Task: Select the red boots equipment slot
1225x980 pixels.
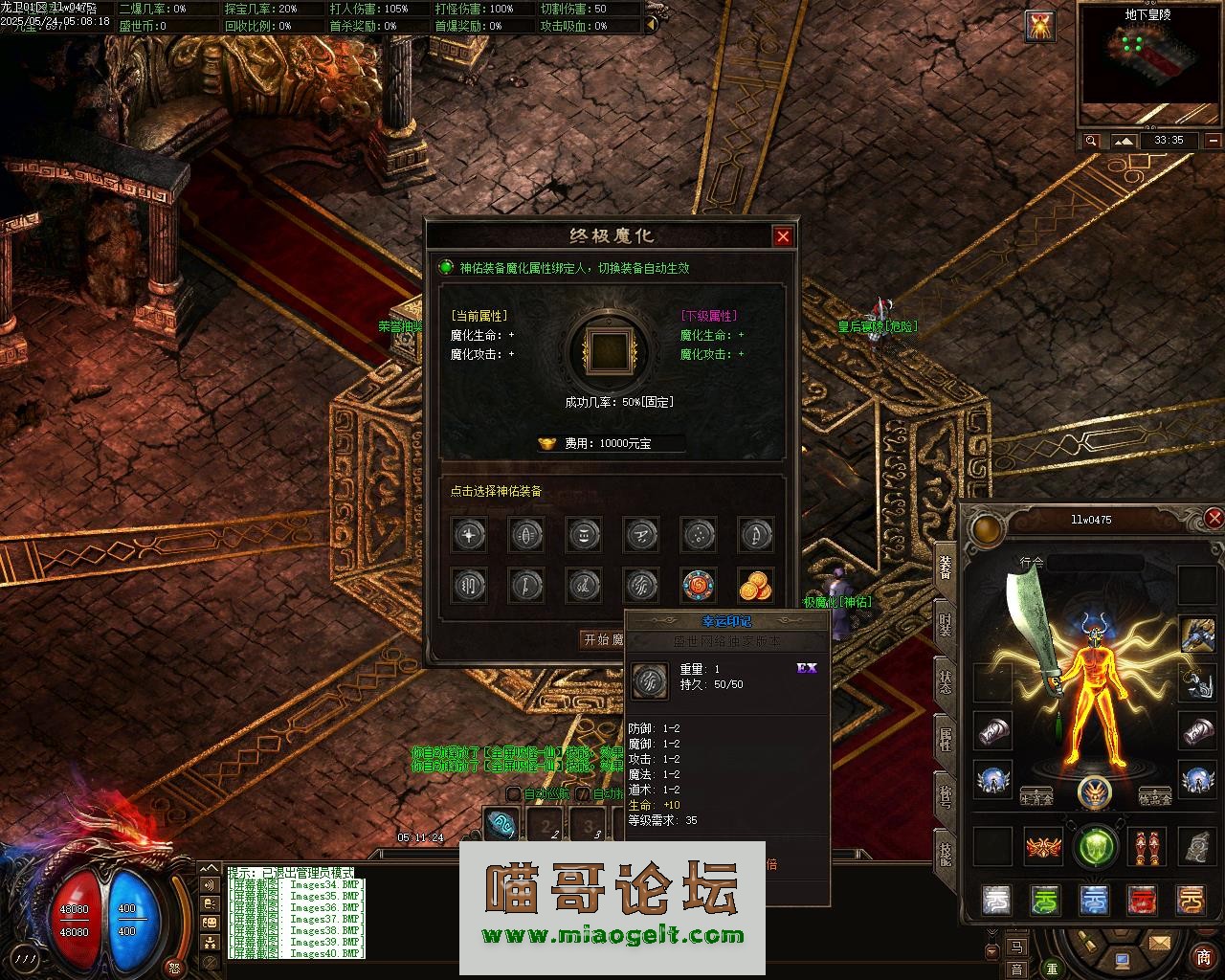Action: tap(1146, 847)
